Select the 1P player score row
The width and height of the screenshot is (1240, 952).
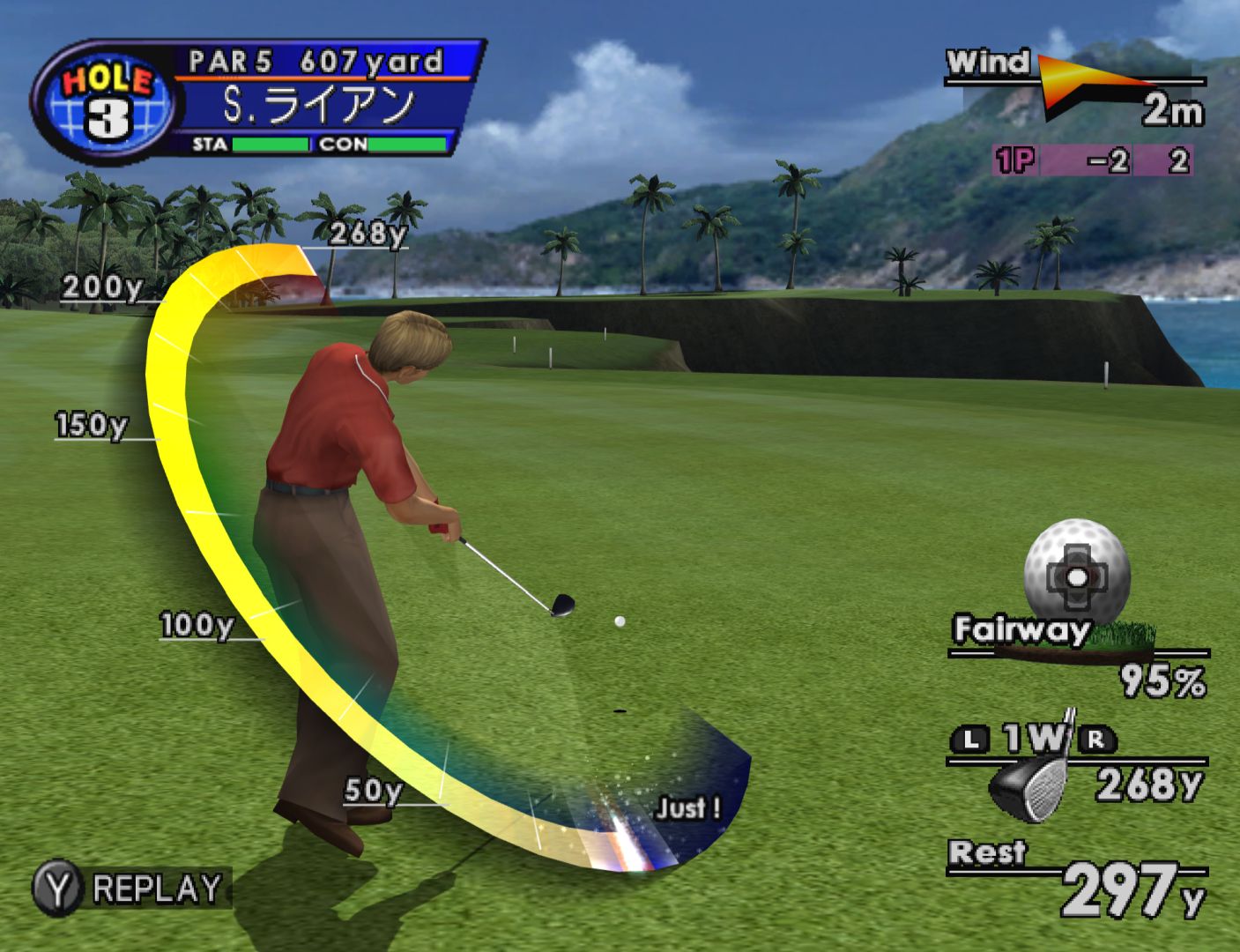point(1093,160)
